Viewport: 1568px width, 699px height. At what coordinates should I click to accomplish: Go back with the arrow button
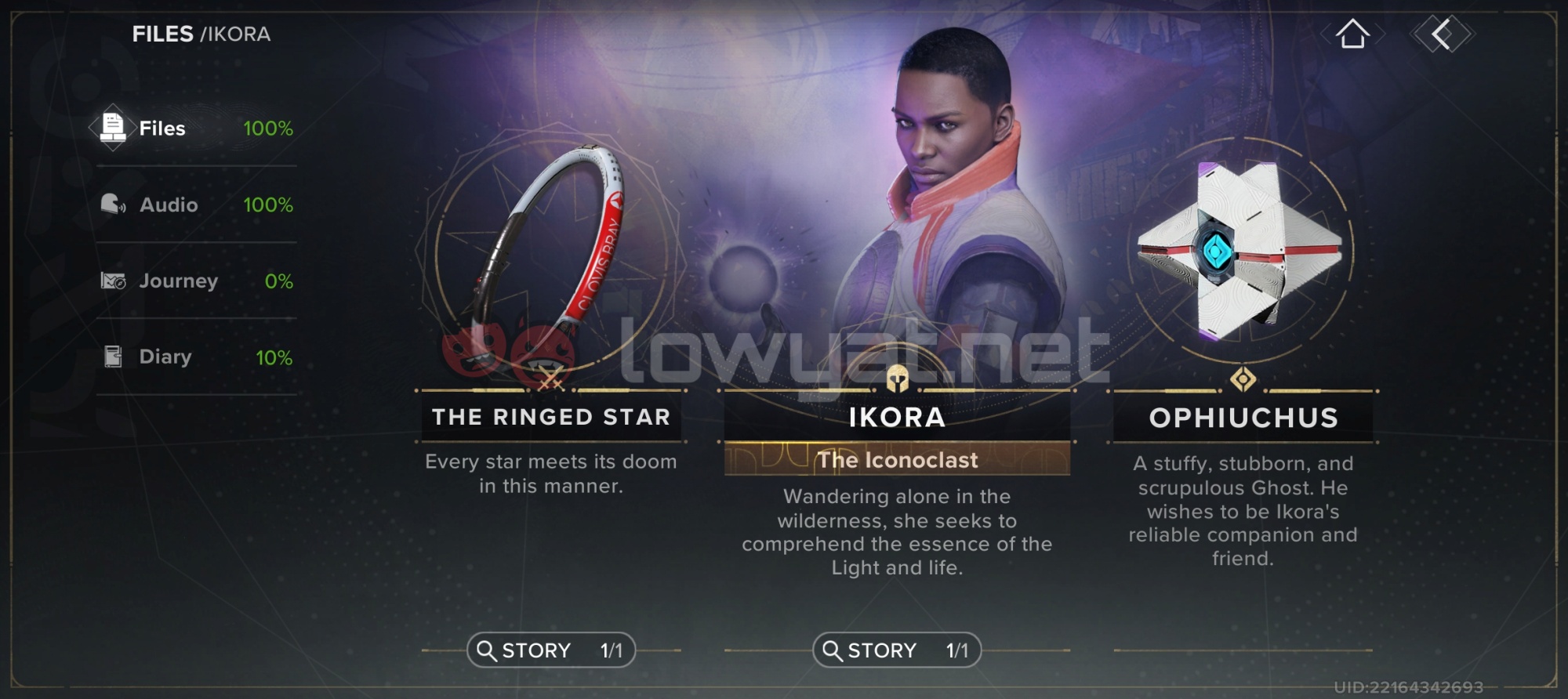[1442, 34]
